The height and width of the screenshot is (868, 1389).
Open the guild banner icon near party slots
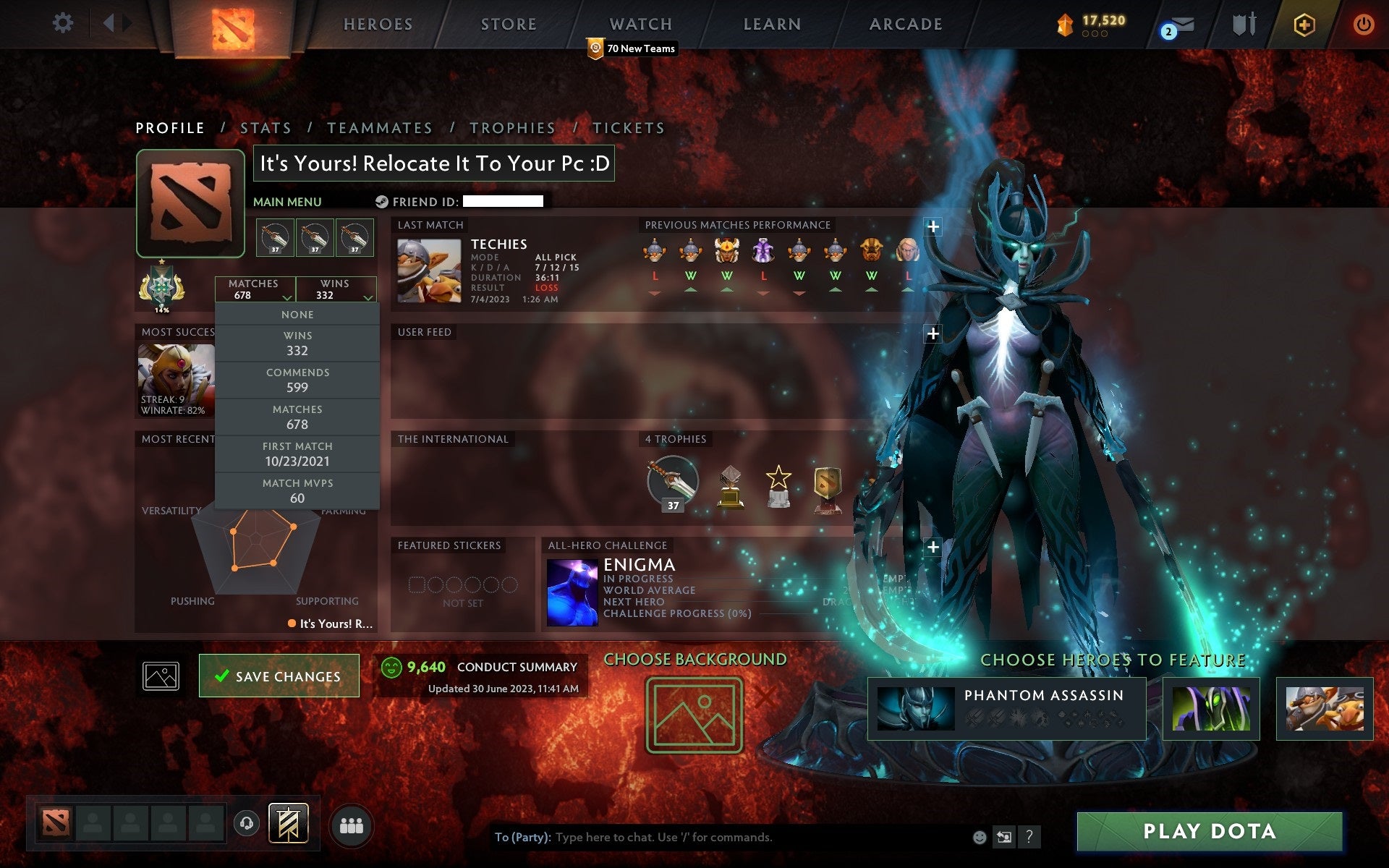pyautogui.click(x=289, y=822)
